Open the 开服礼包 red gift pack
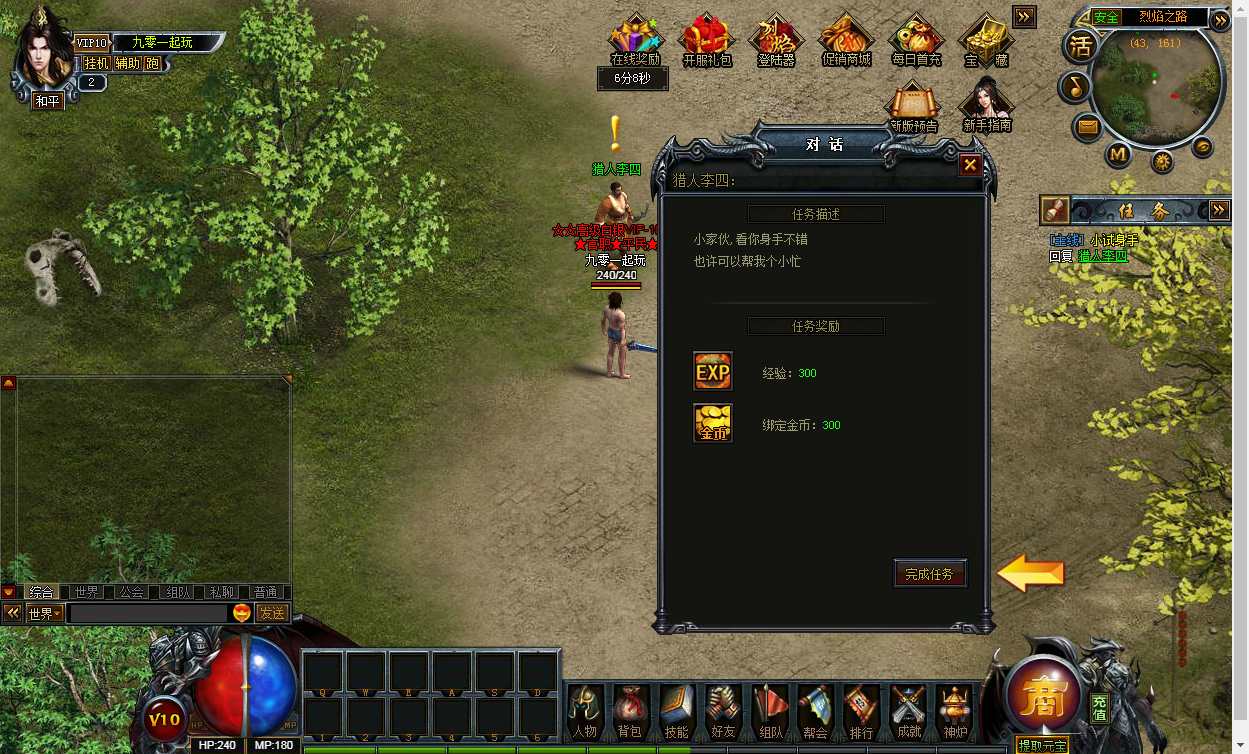This screenshot has height=754, width=1249. (x=706, y=40)
